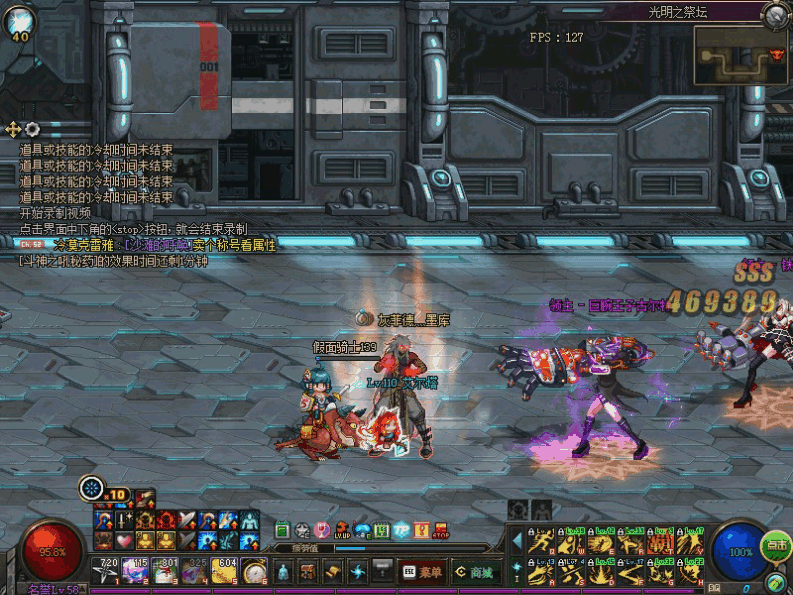Image resolution: width=793 pixels, height=595 pixels.
Task: Activate the running figure skill in slot Q
Action: point(541,544)
